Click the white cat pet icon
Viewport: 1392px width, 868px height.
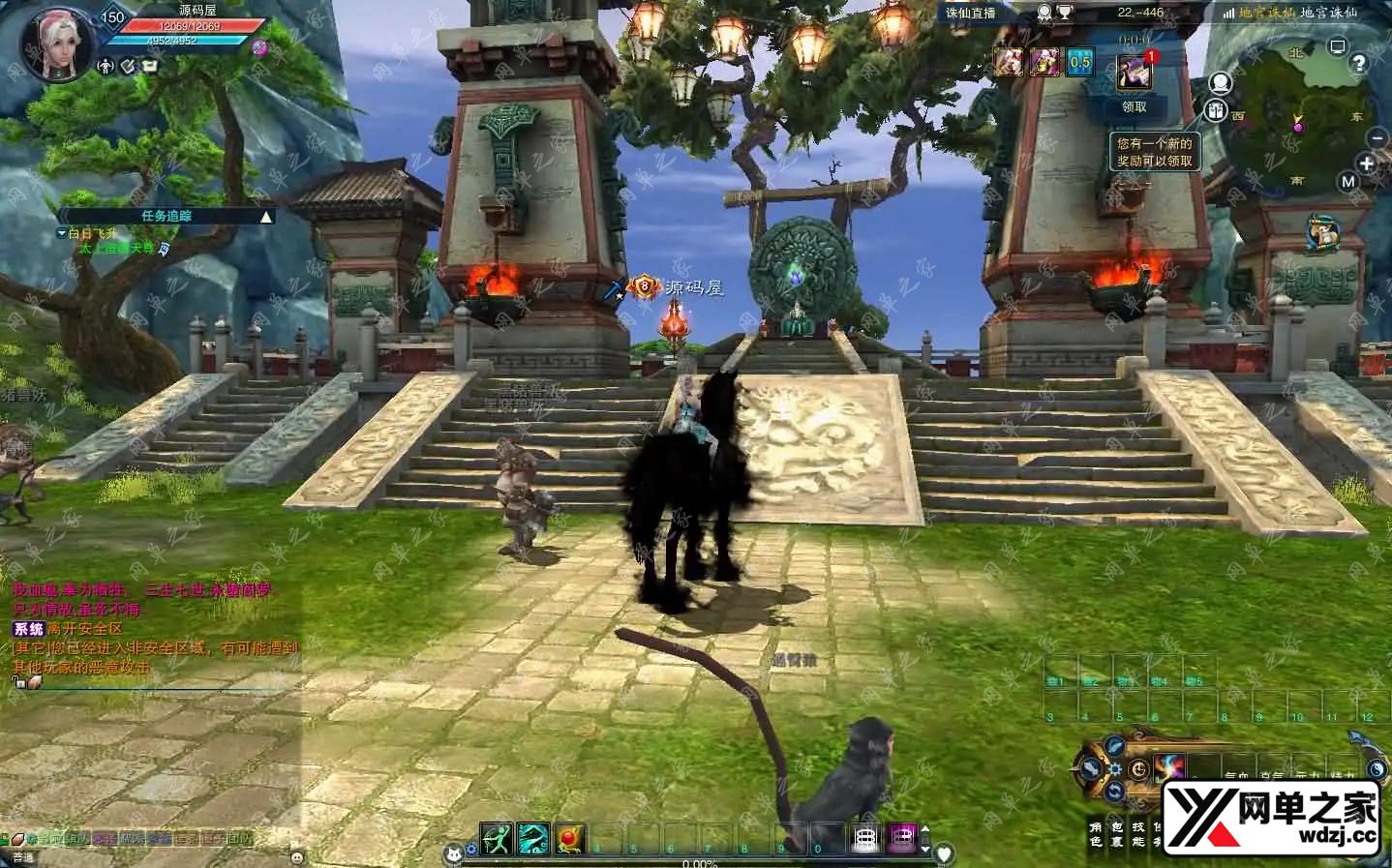pos(452,853)
